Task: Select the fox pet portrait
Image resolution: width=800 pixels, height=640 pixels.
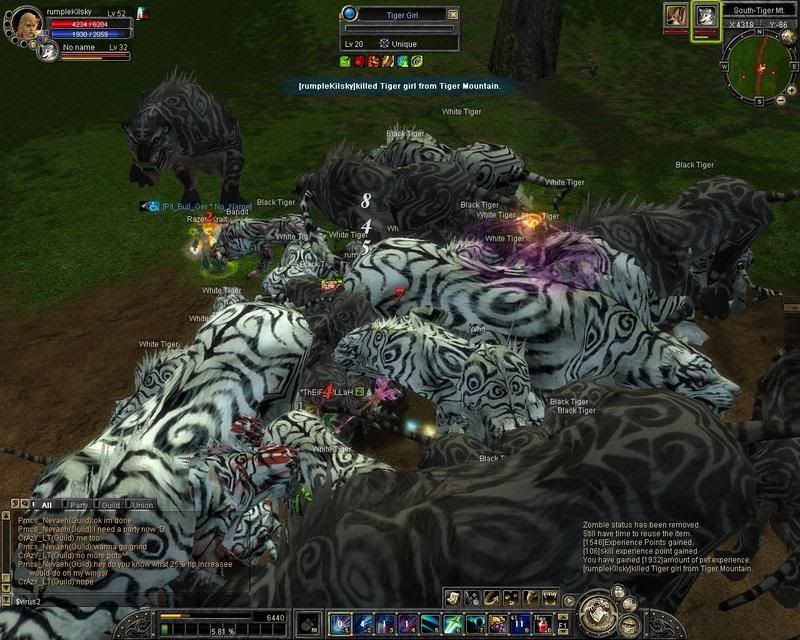Action: tap(675, 17)
